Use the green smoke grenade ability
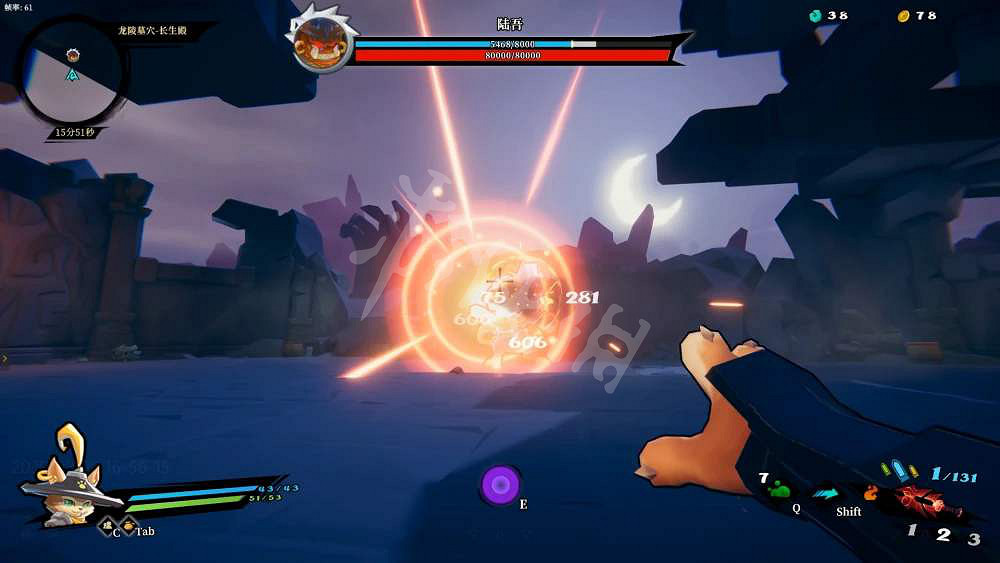 780,490
